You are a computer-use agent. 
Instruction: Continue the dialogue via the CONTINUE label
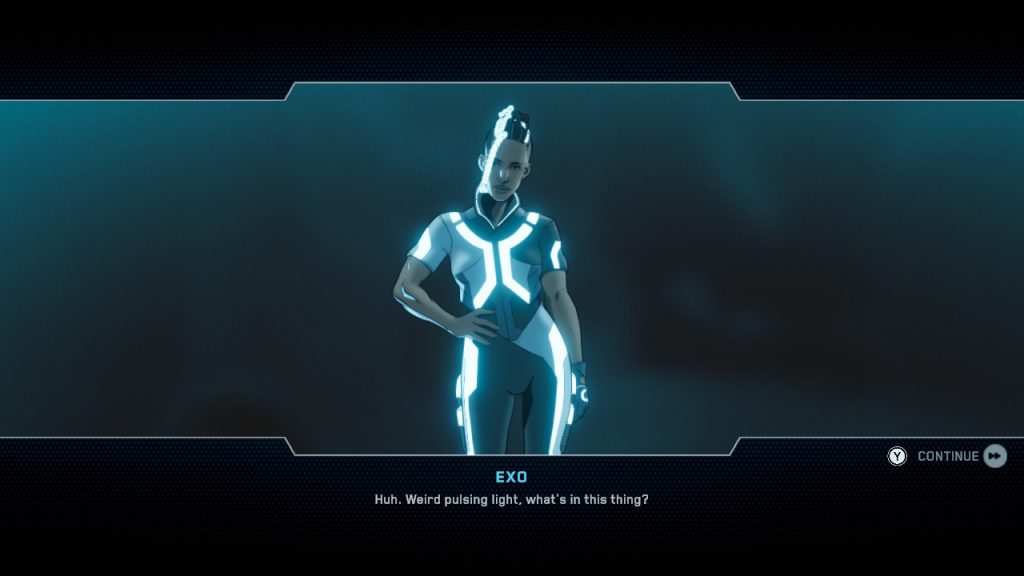click(947, 457)
